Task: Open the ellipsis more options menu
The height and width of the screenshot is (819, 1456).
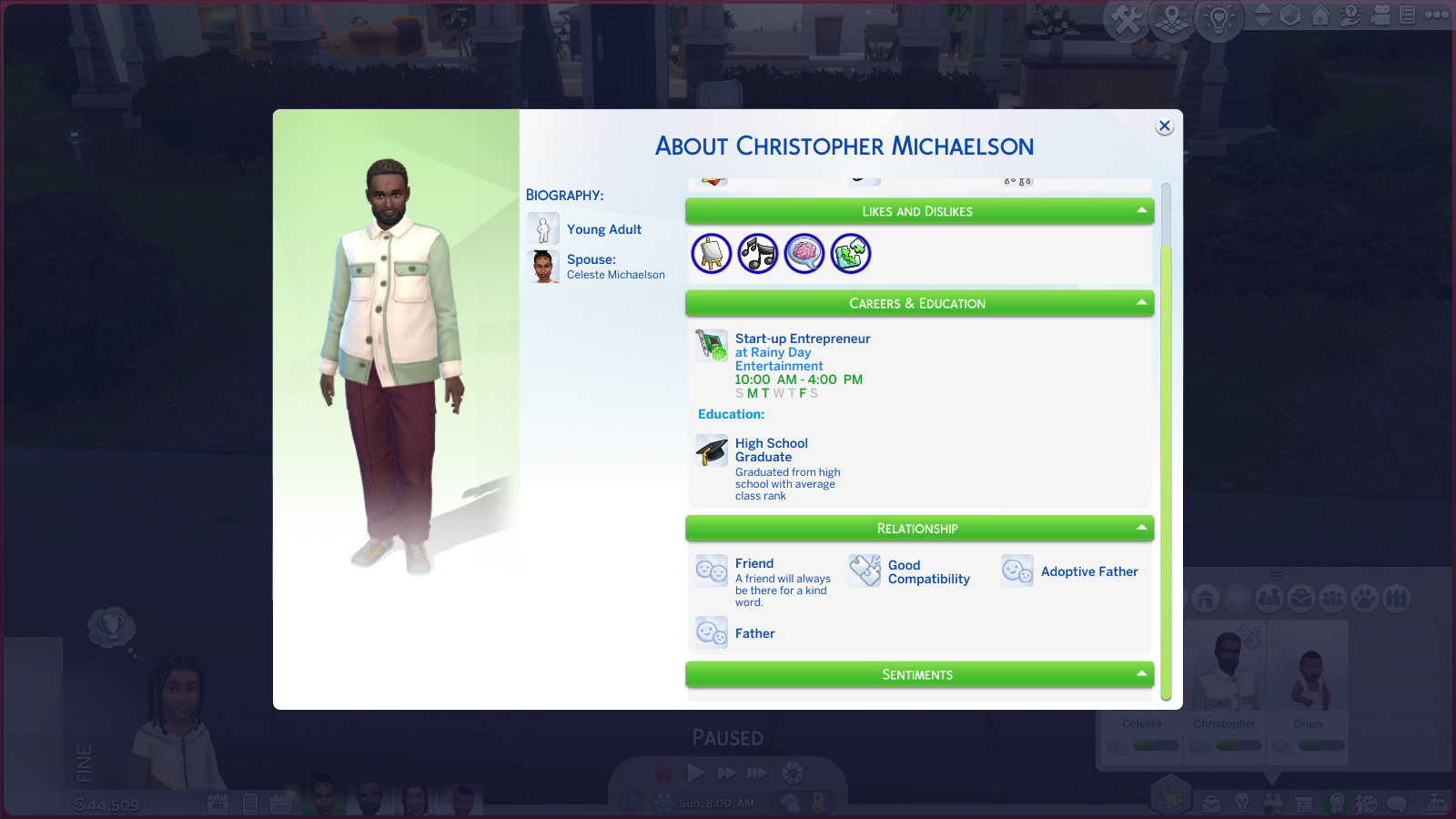Action: (x=1437, y=15)
